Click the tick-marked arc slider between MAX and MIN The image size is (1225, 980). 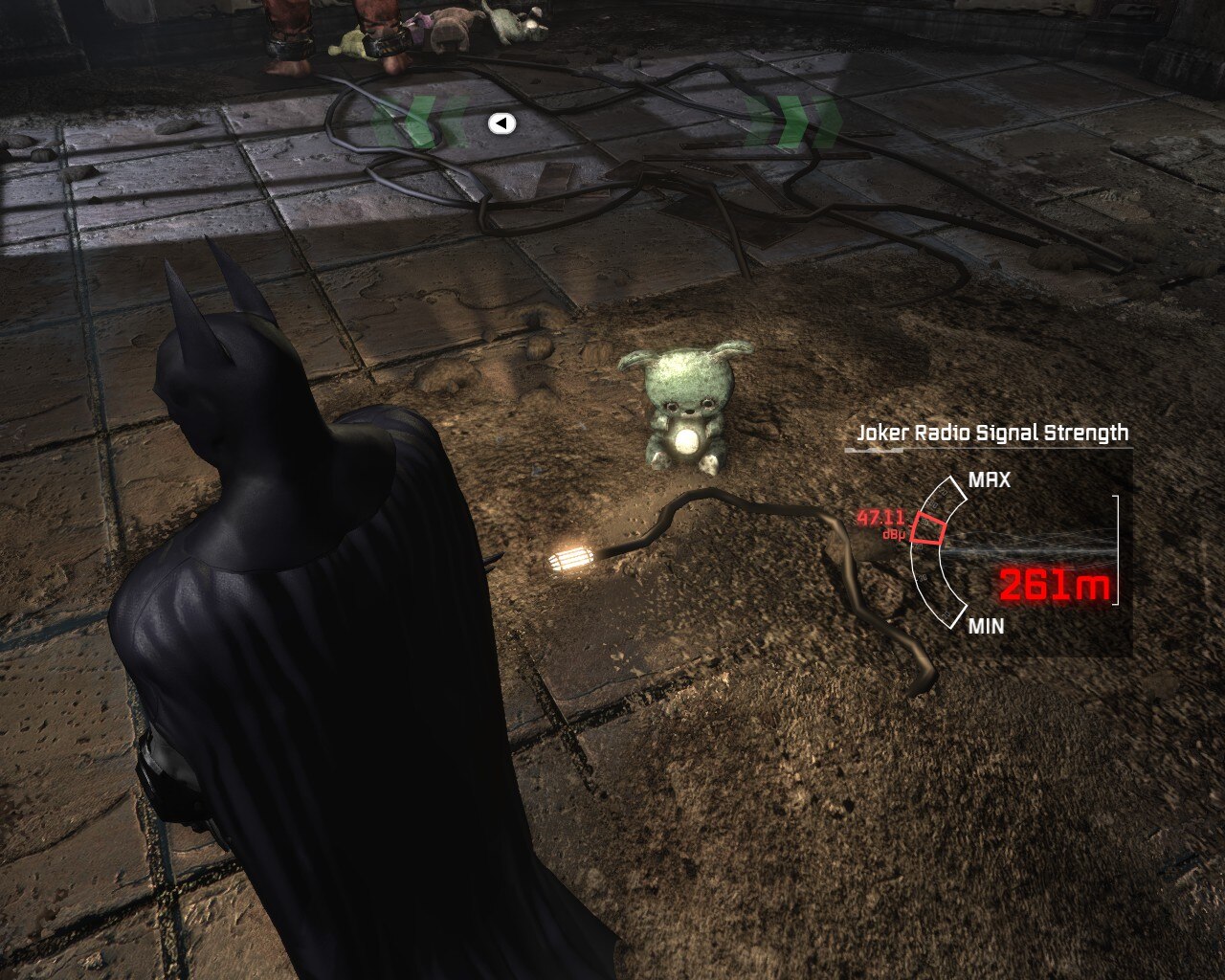point(933,553)
